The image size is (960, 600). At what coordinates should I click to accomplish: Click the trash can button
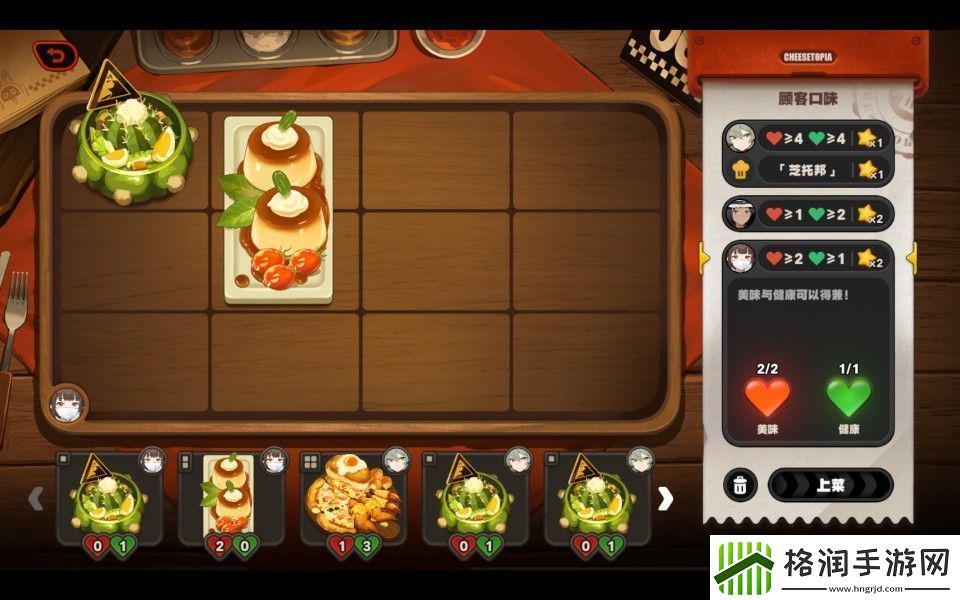739,486
